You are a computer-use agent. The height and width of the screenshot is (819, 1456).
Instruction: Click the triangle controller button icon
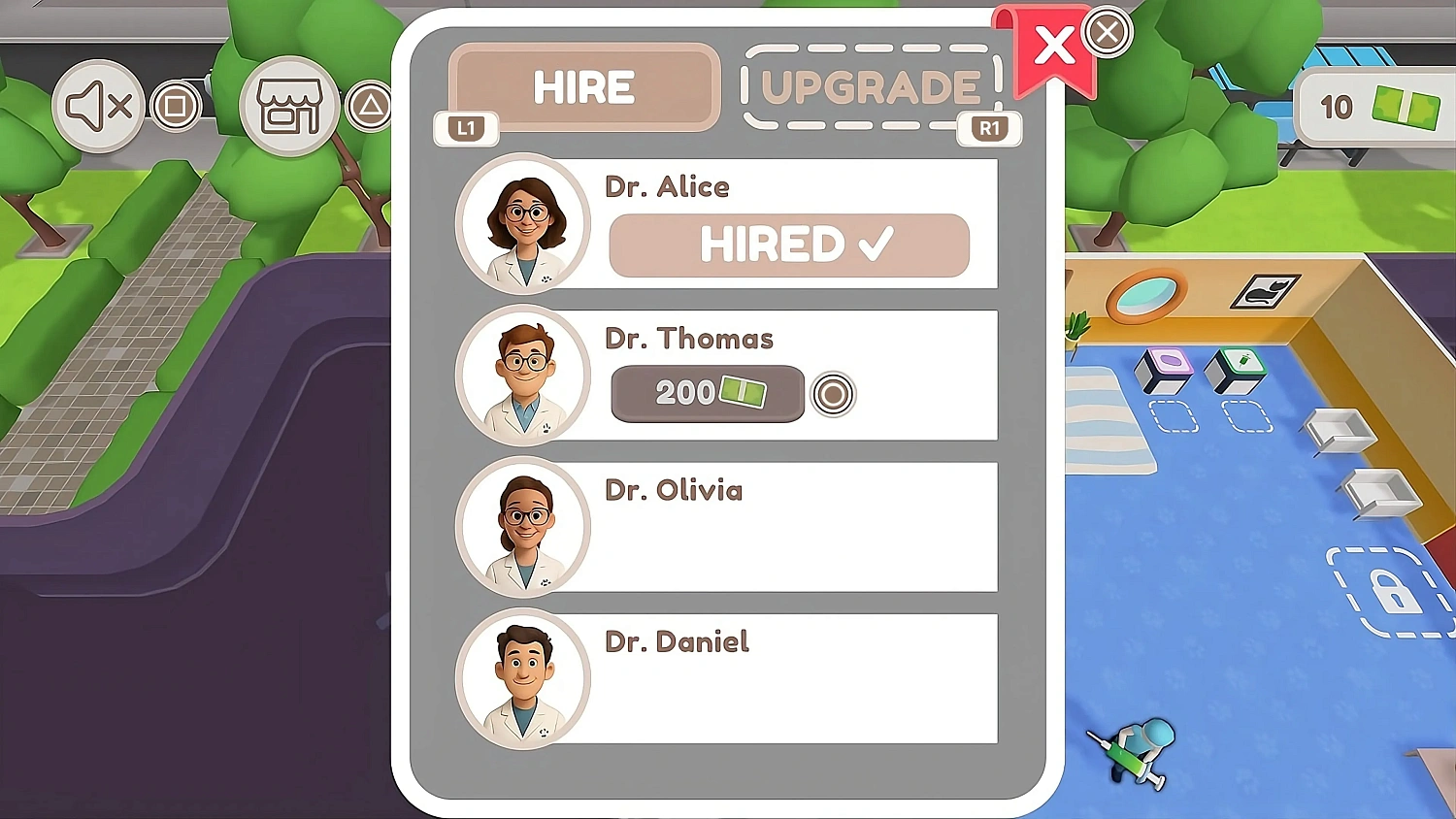coord(369,105)
